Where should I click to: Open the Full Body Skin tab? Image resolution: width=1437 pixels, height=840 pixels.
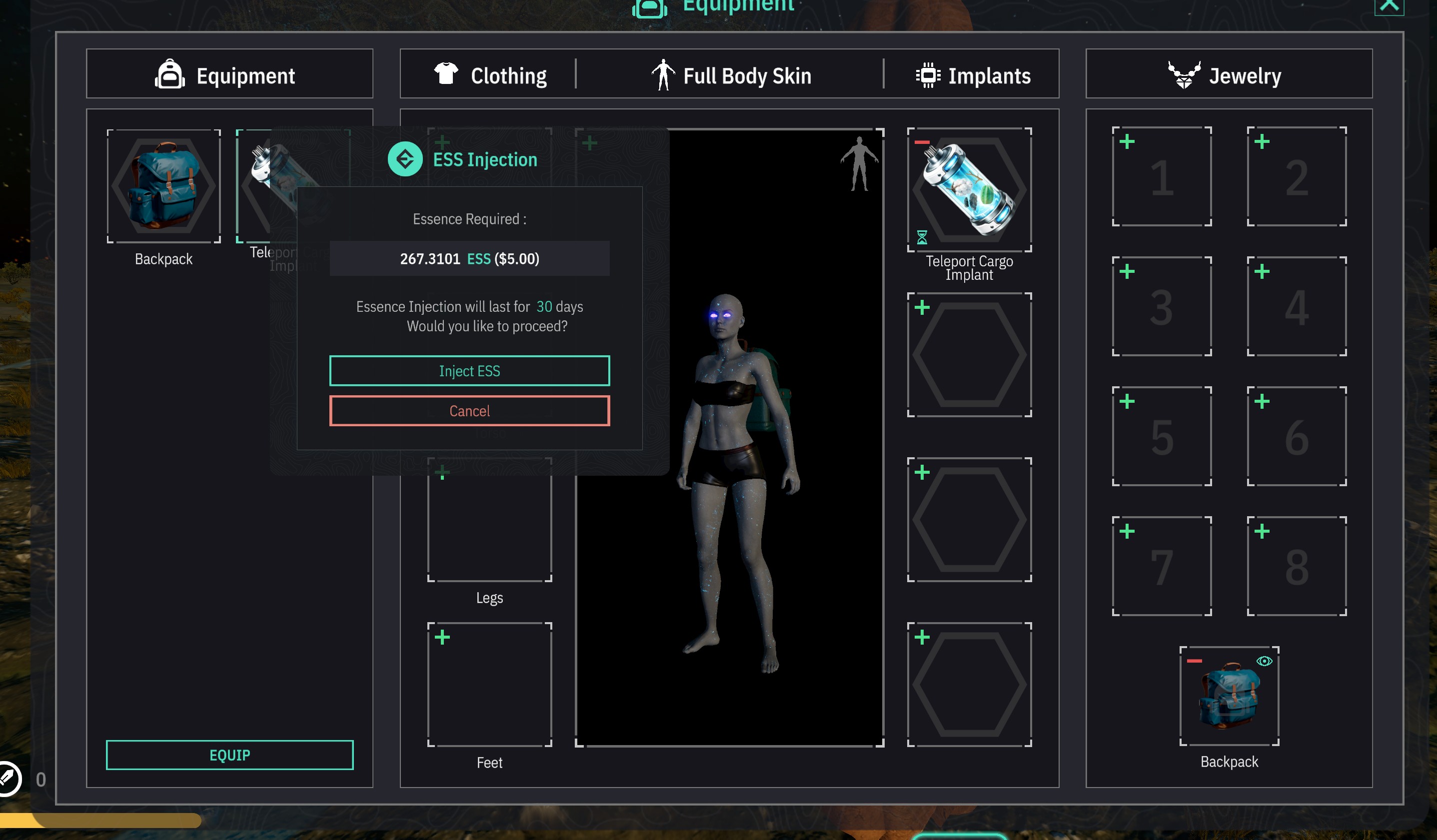tap(732, 76)
